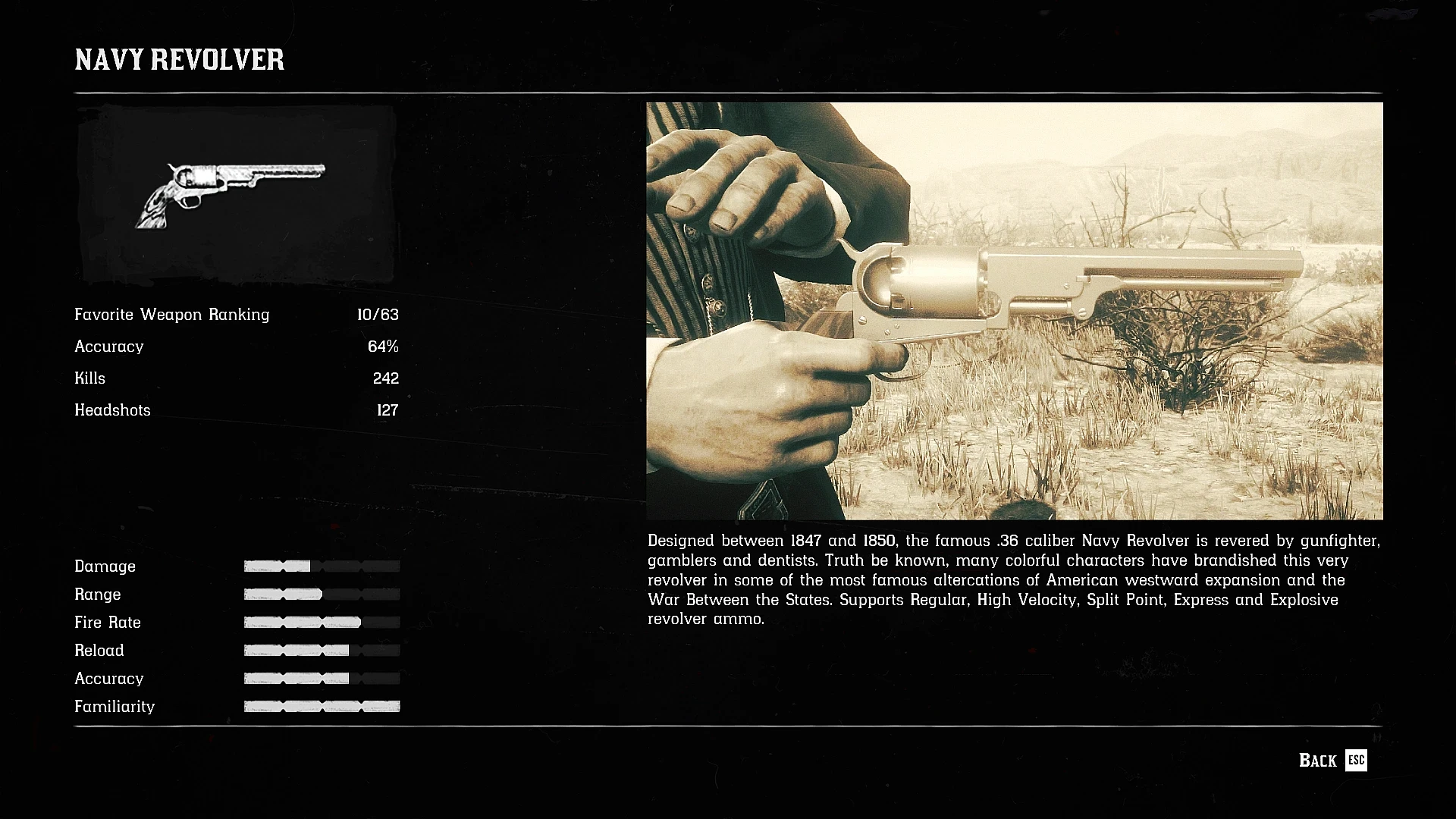This screenshot has width=1456, height=819.
Task: Click the Range label text
Action: (x=98, y=594)
